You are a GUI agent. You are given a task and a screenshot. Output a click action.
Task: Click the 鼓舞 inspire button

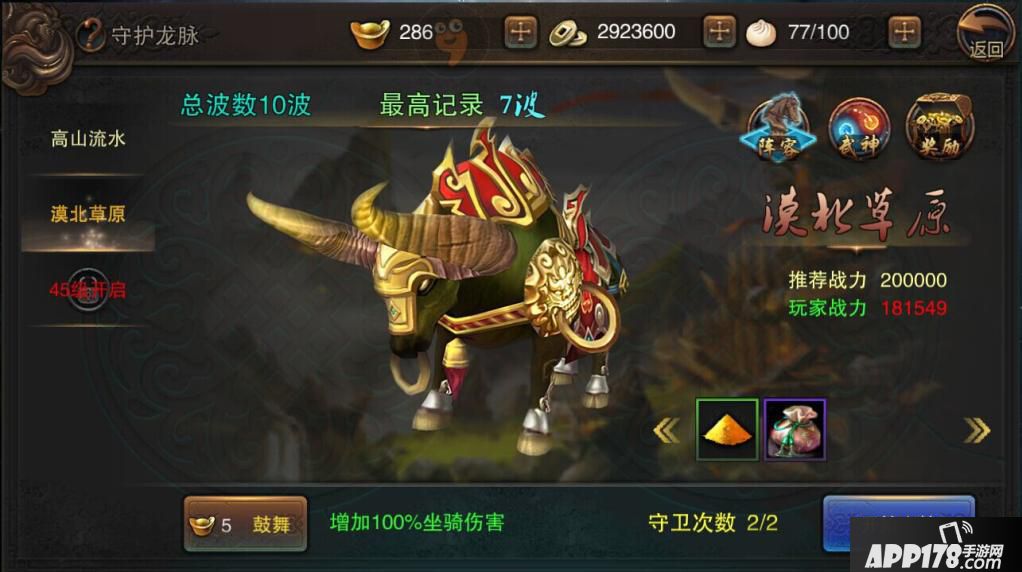[x=245, y=524]
